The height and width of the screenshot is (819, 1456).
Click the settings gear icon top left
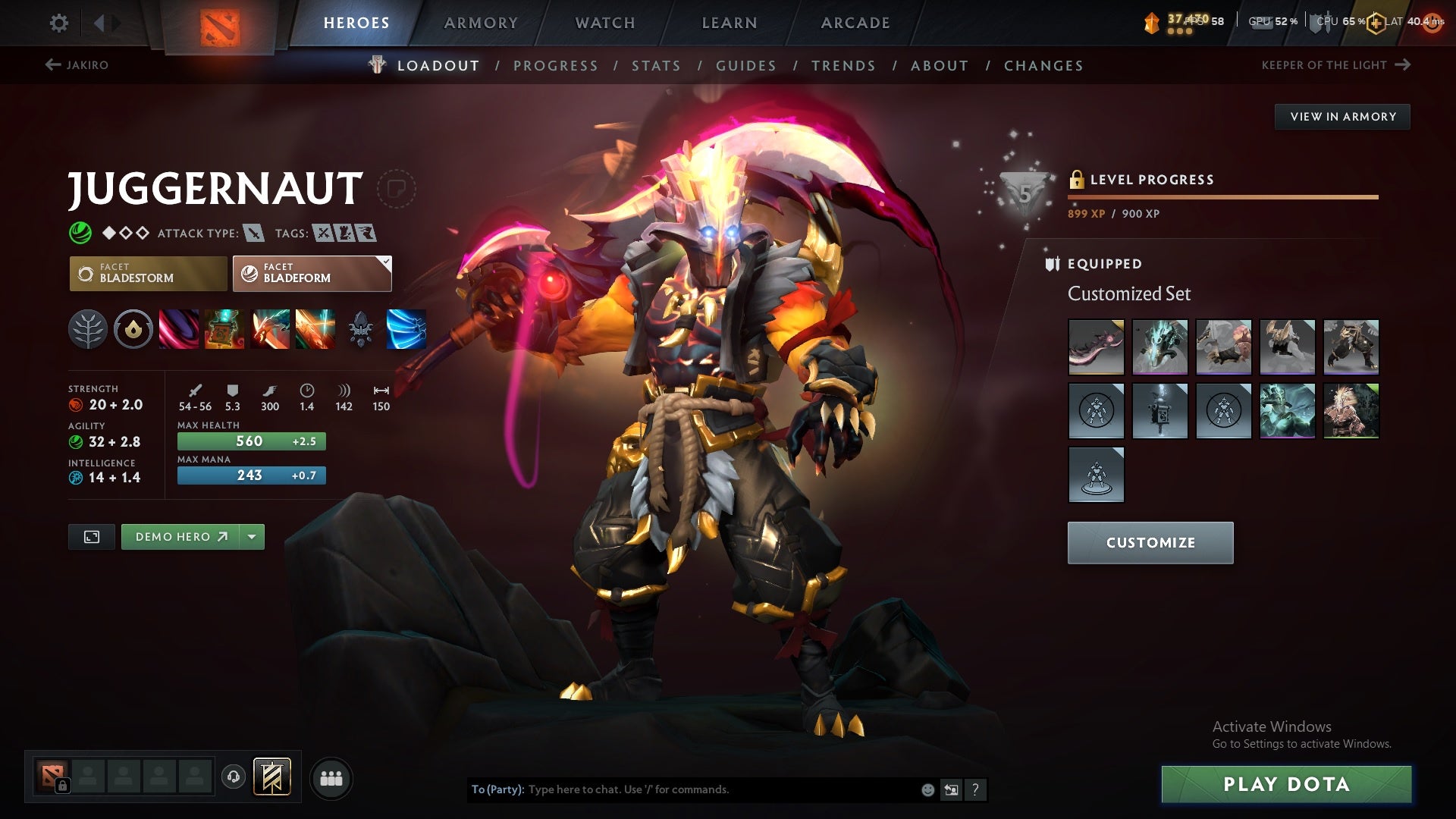click(x=58, y=23)
